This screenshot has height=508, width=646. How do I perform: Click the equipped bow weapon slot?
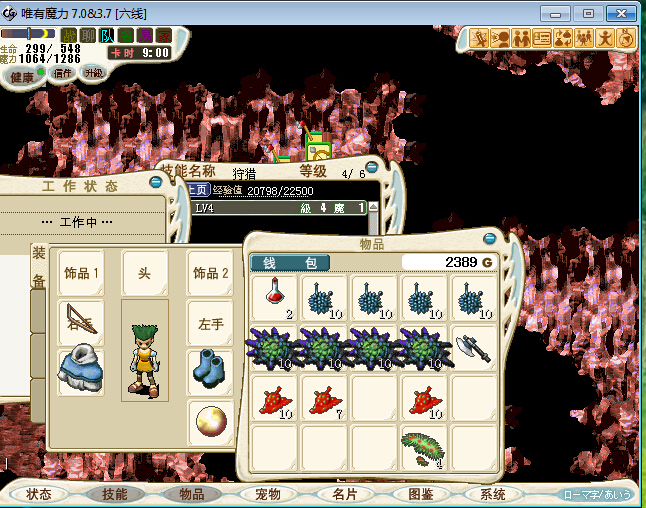coord(81,322)
